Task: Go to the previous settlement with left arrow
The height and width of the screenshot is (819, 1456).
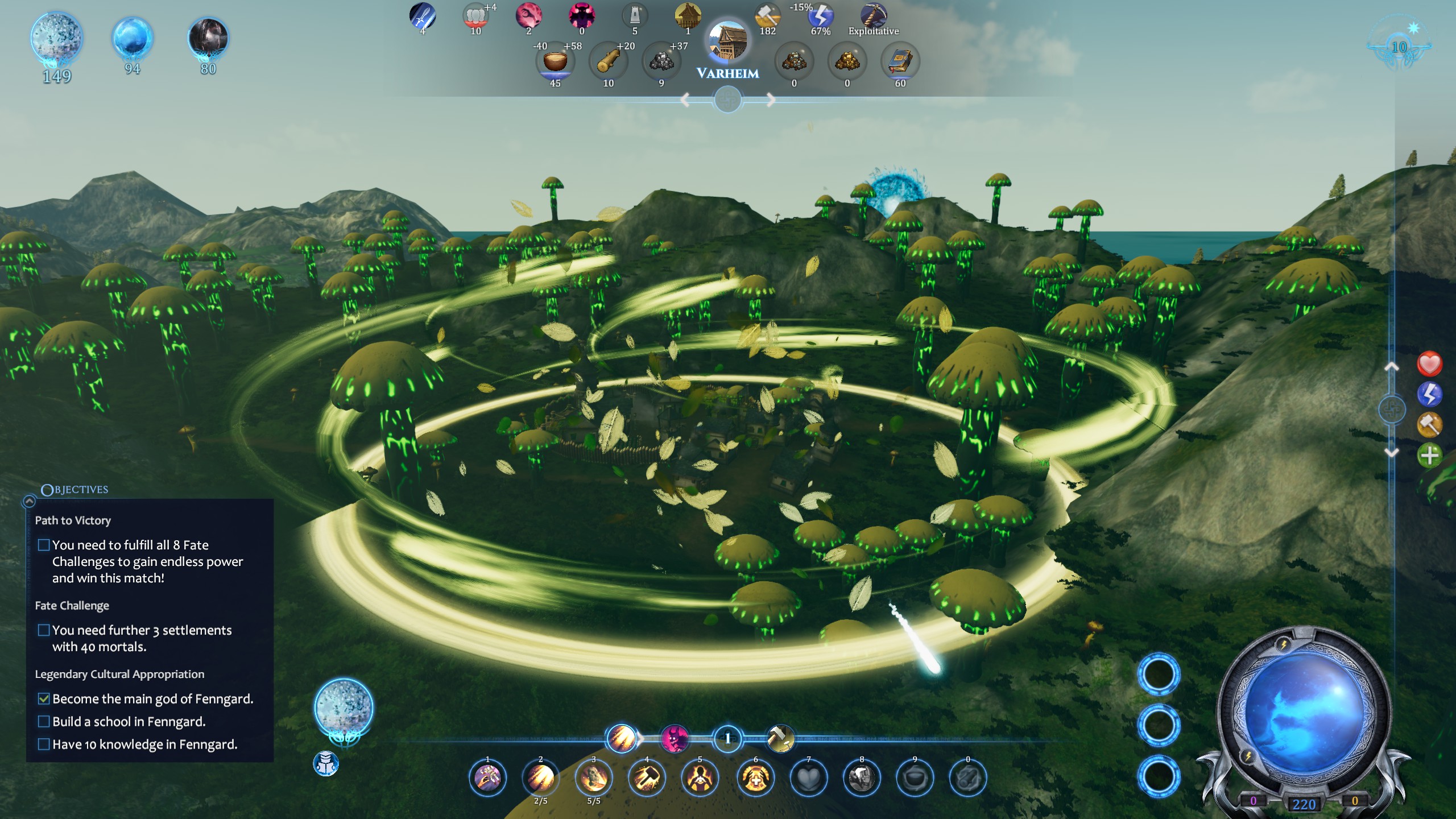Action: [685, 101]
